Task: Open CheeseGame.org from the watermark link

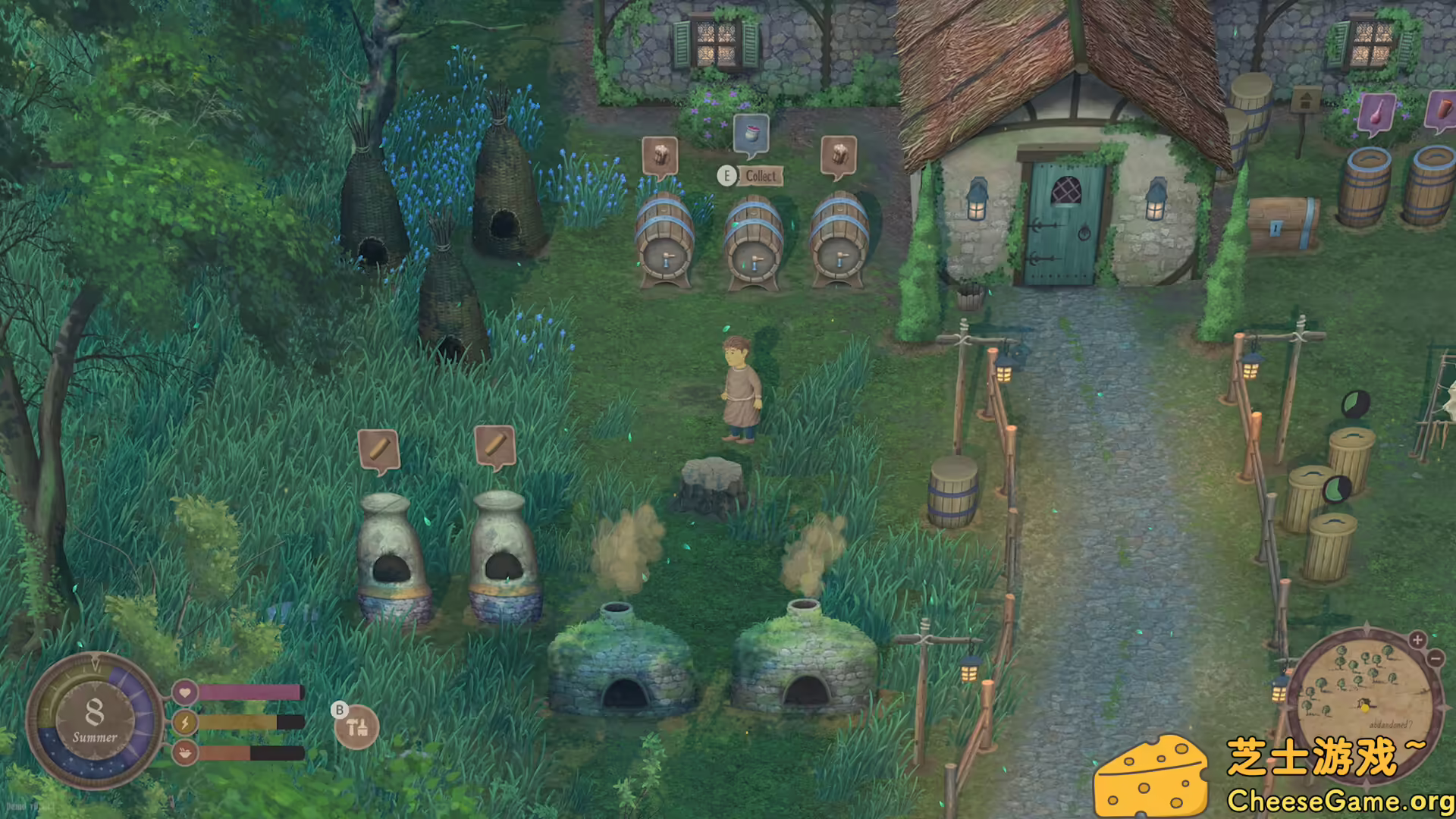Action: pyautogui.click(x=1341, y=799)
